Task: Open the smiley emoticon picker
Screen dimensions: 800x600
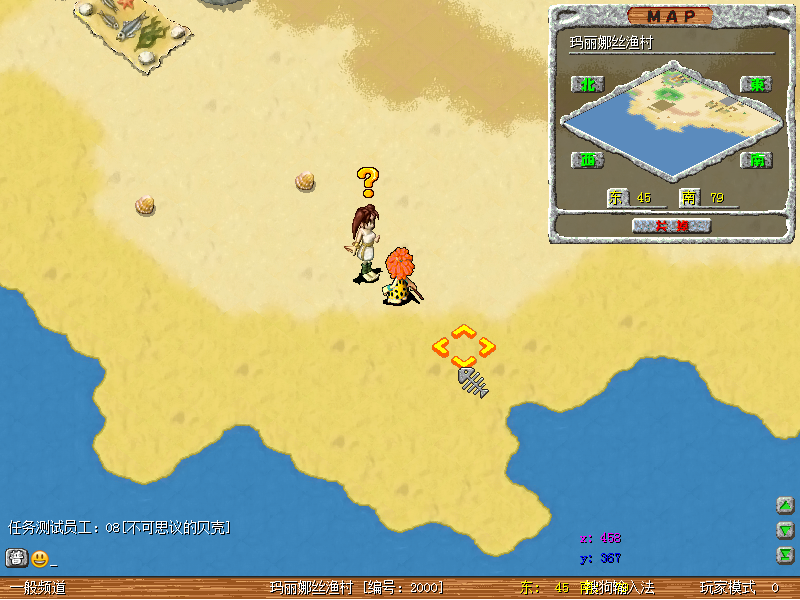Action: click(x=39, y=559)
